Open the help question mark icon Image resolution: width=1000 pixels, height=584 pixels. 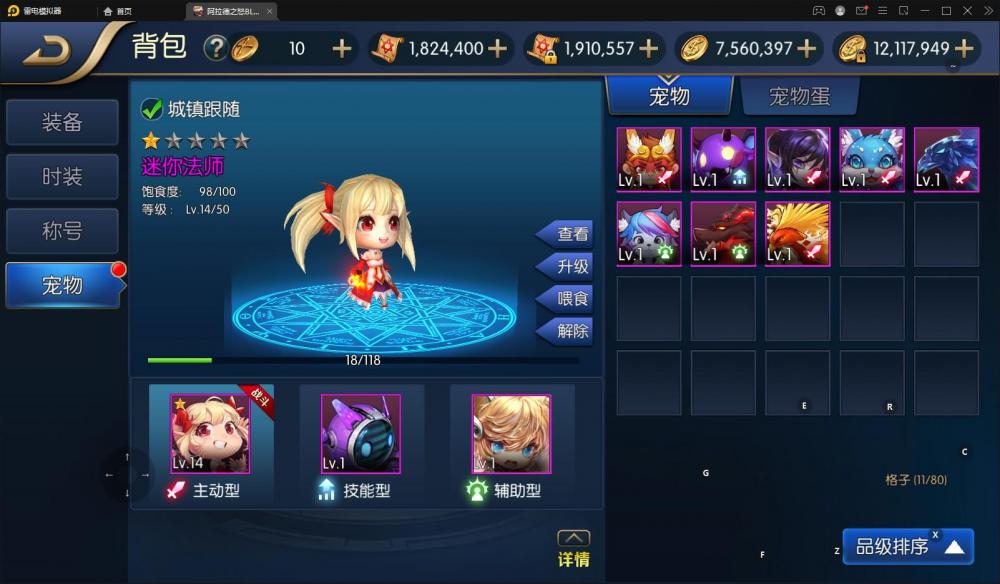tap(215, 48)
